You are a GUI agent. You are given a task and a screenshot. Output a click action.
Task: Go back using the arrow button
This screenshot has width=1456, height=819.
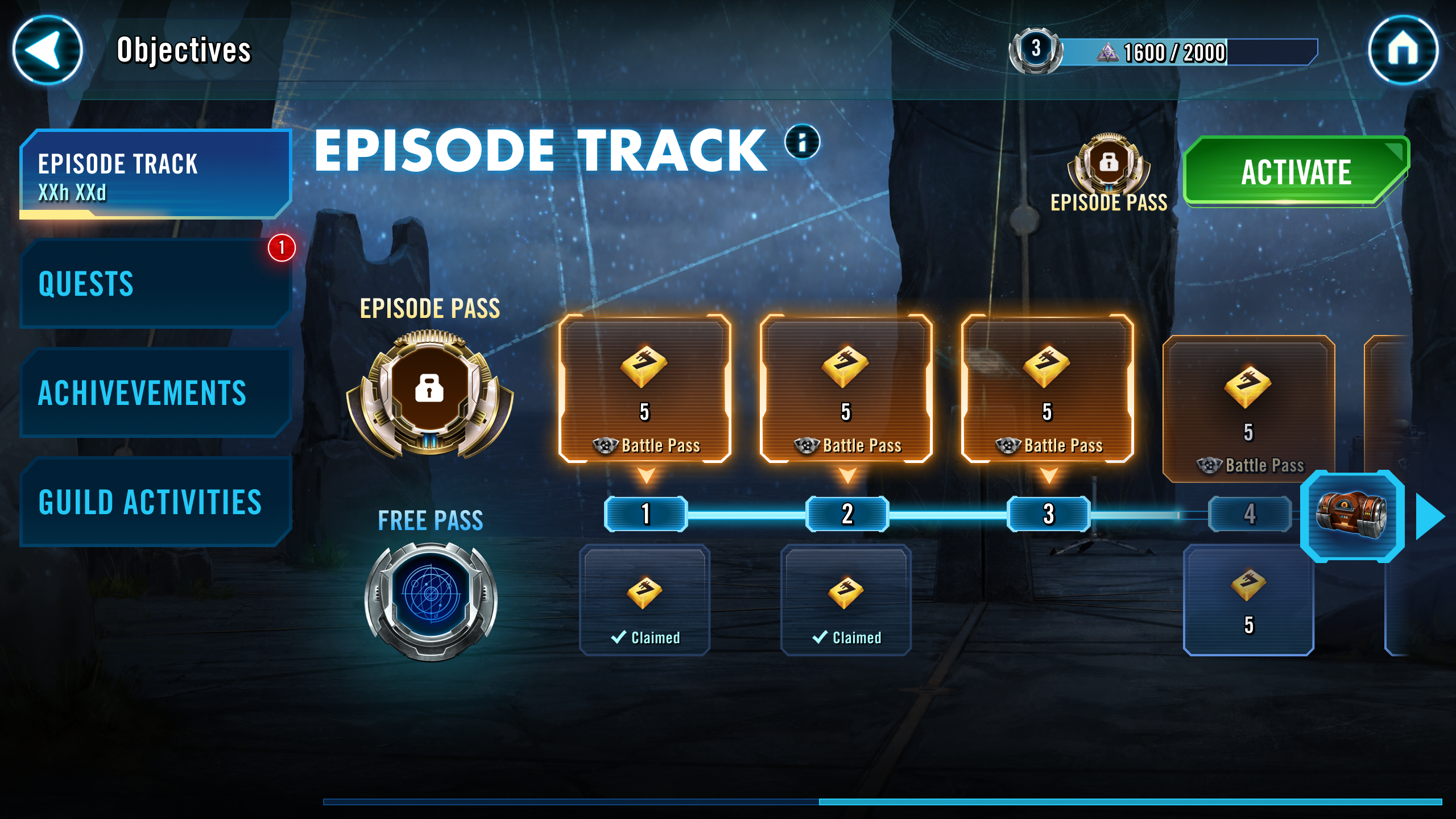tap(47, 50)
